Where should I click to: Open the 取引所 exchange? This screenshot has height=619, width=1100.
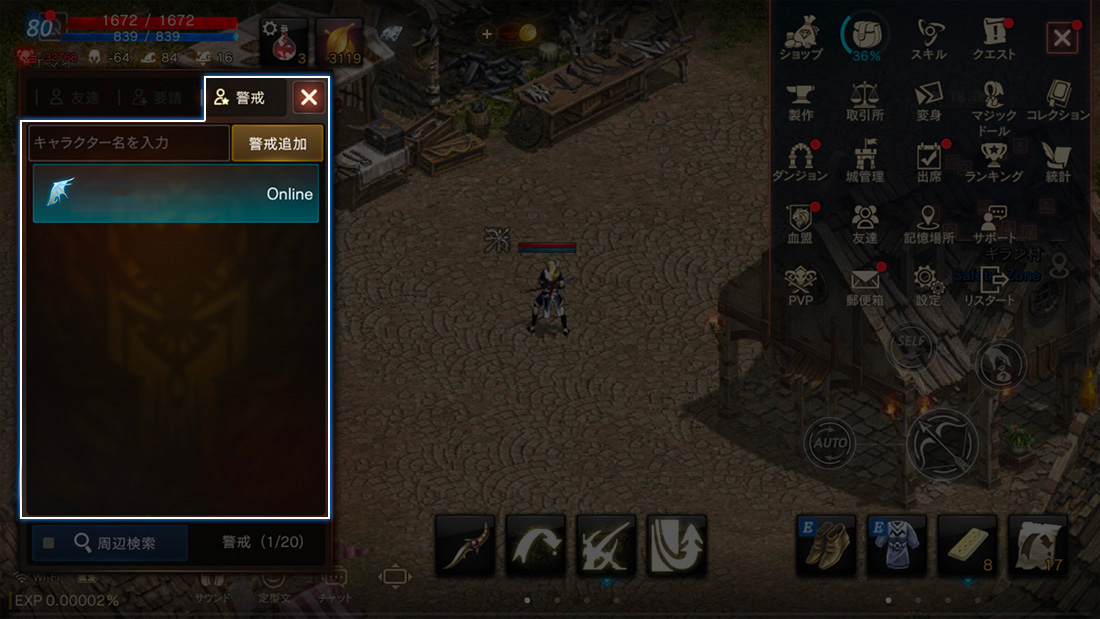pyautogui.click(x=864, y=101)
